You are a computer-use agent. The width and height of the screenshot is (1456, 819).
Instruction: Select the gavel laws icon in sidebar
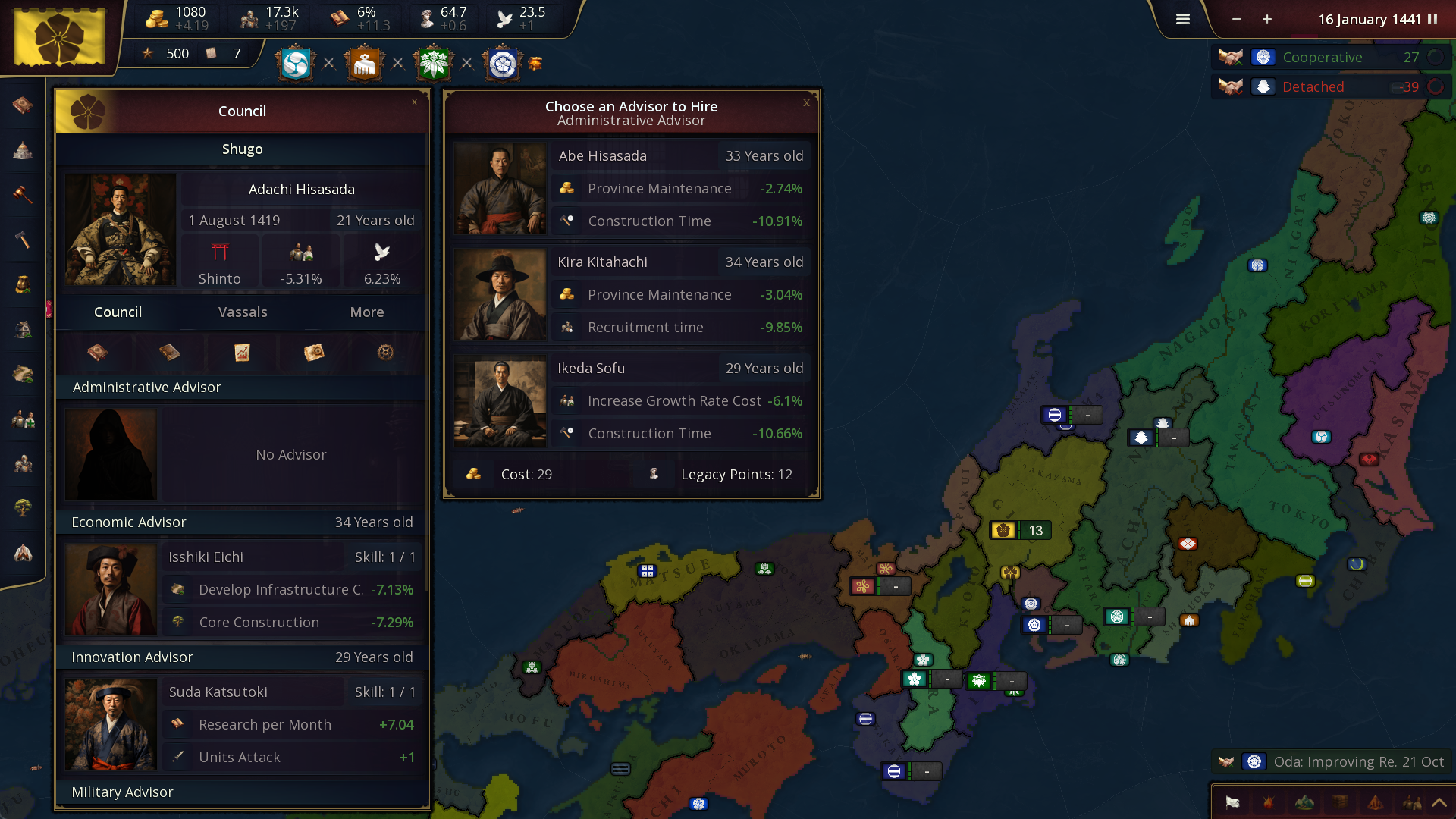[23, 195]
